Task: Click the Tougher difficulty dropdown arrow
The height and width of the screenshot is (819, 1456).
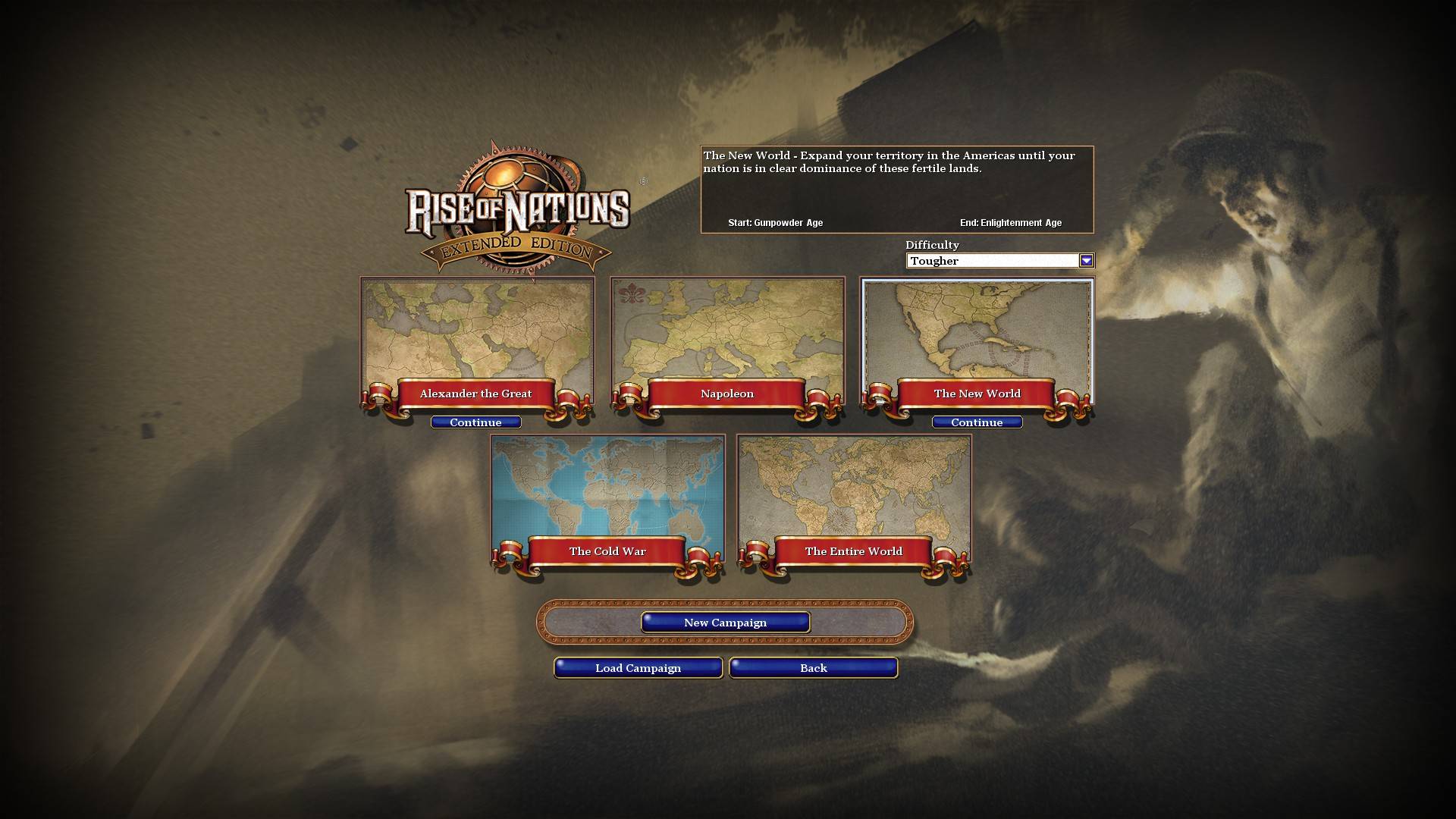Action: pos(1087,260)
